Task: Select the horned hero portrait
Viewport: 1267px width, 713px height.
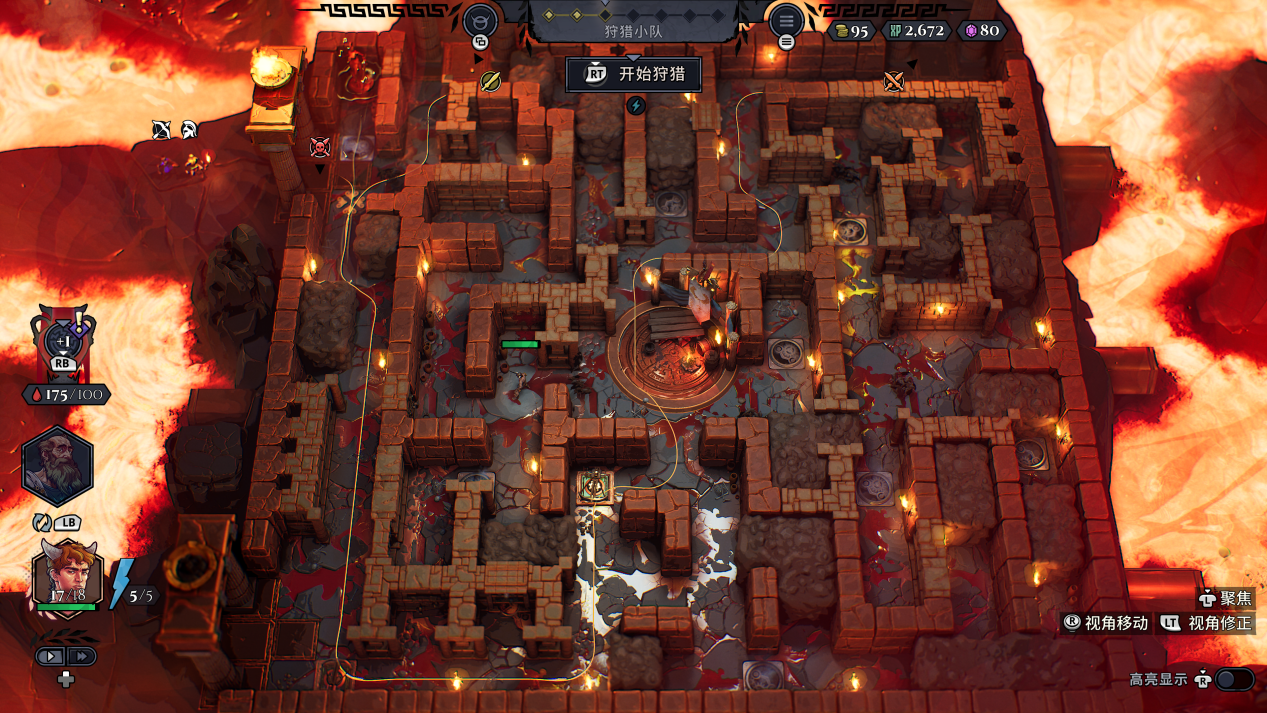Action: 68,576
